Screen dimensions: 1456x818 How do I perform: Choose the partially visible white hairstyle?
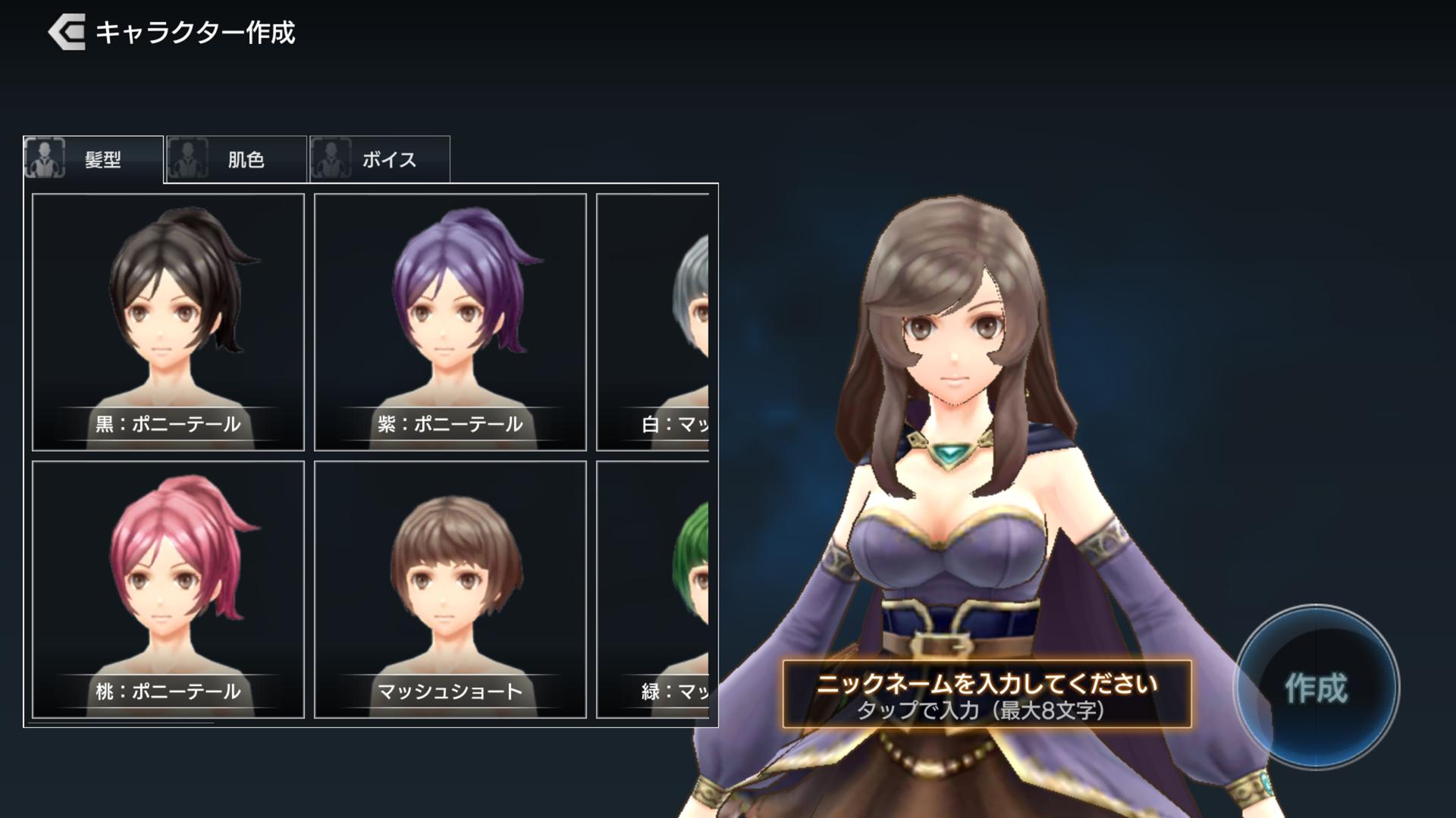click(x=654, y=322)
